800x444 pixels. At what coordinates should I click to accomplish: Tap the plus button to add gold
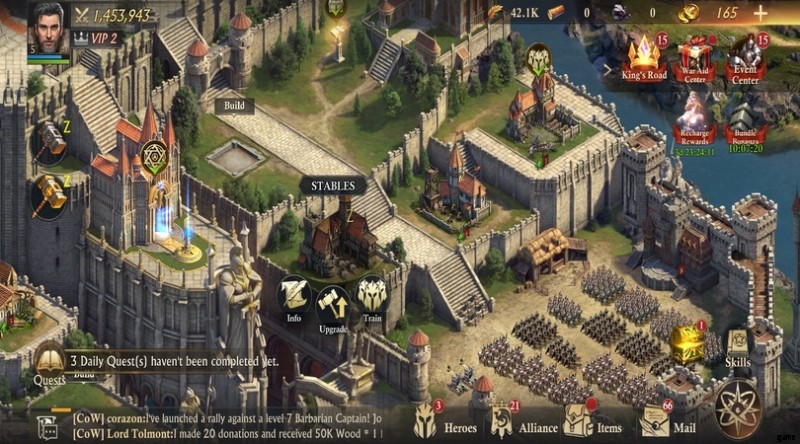pos(760,13)
